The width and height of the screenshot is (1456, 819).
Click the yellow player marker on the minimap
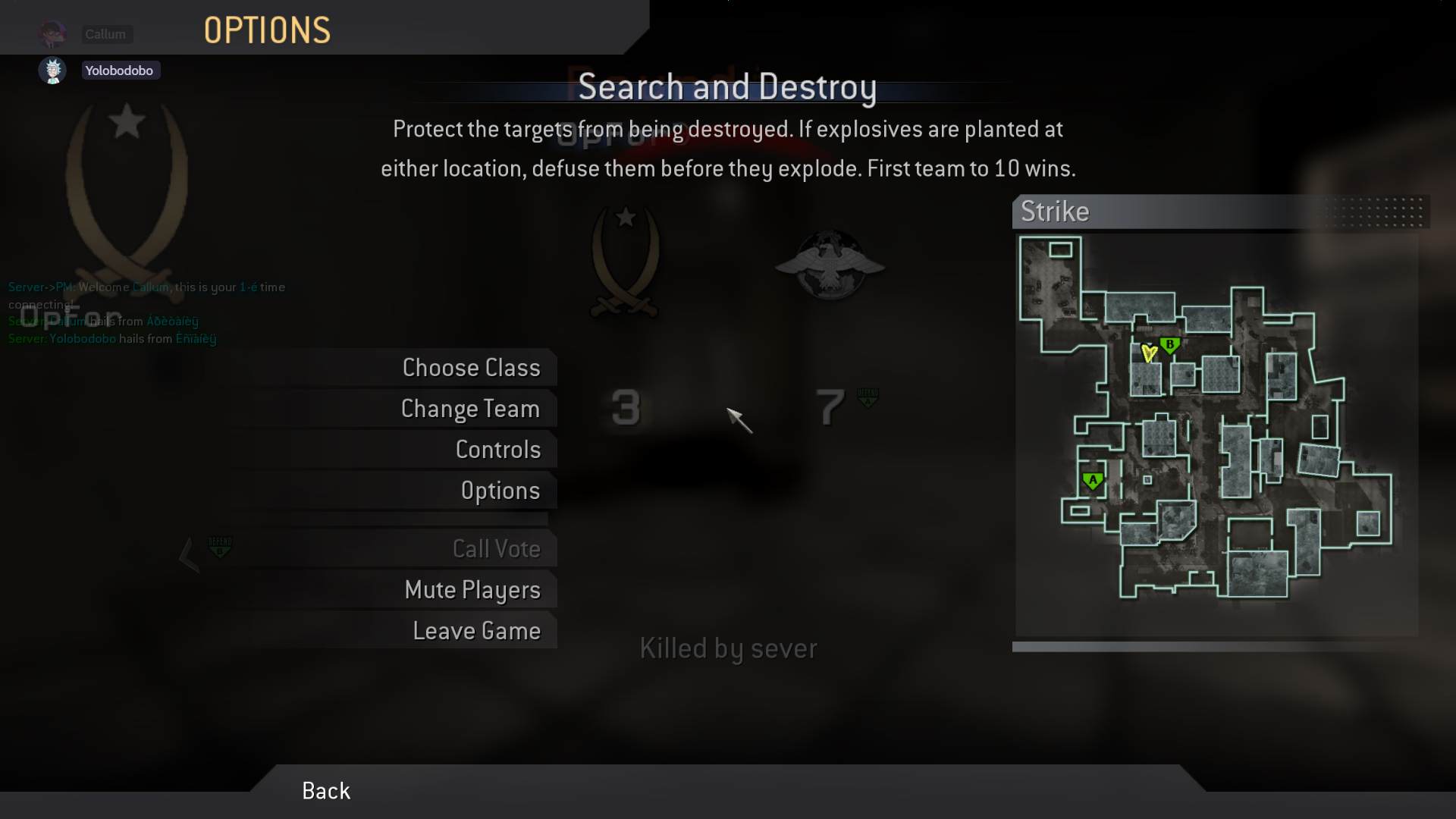click(1148, 353)
